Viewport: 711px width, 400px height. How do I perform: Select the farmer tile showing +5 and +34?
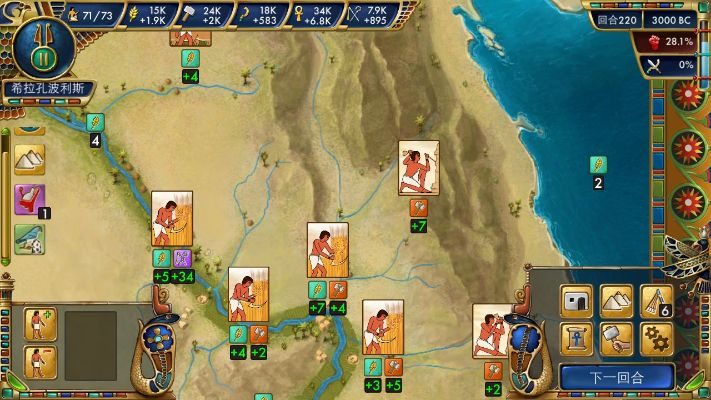[x=171, y=219]
